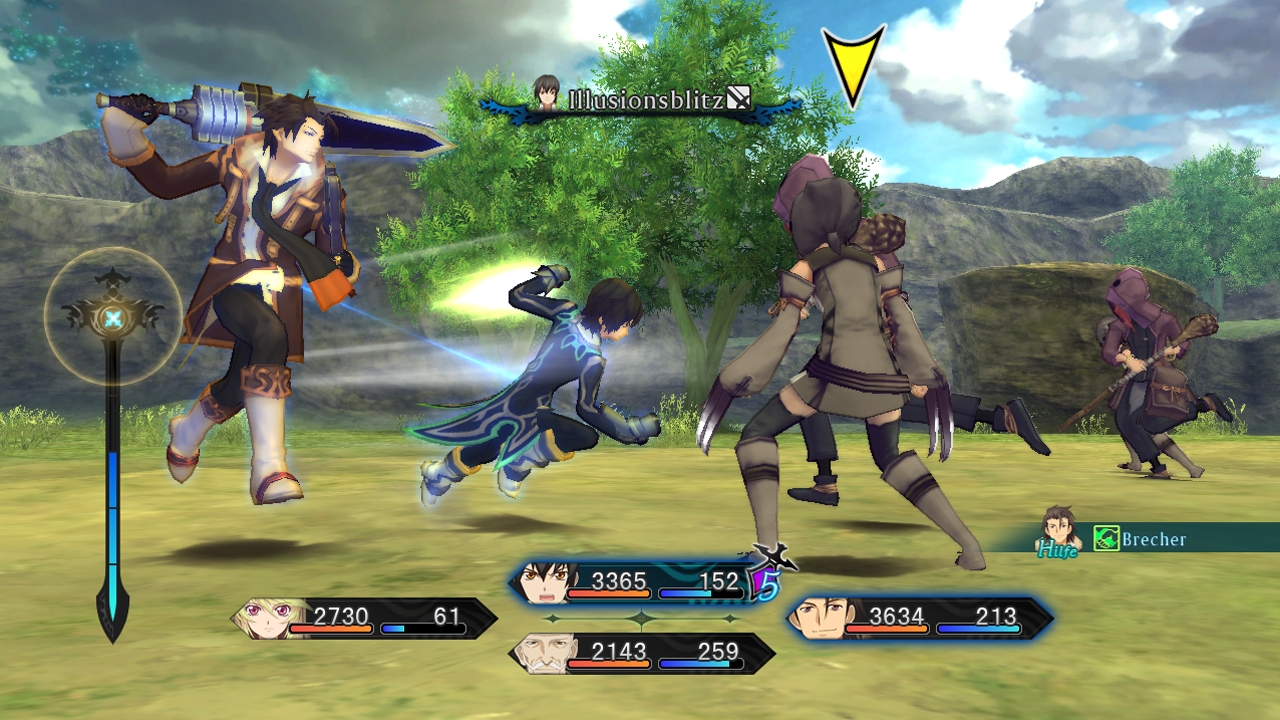Select Jude's party status panel
This screenshot has height=720, width=1280.
(640, 584)
